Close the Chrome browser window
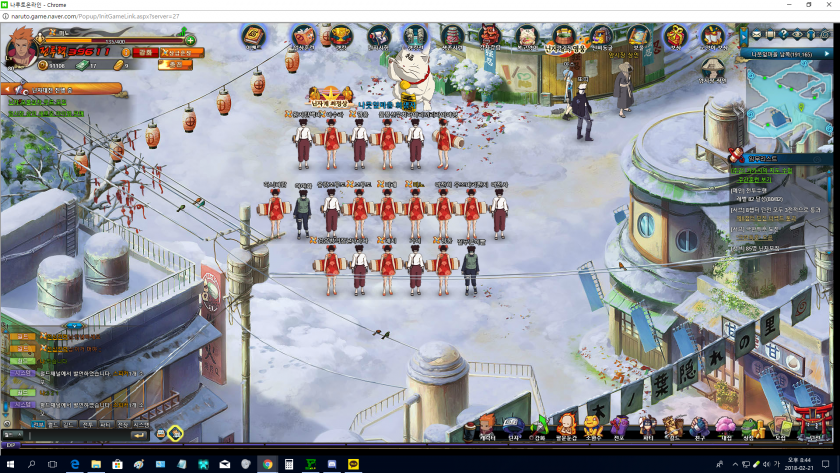 [x=828, y=5]
